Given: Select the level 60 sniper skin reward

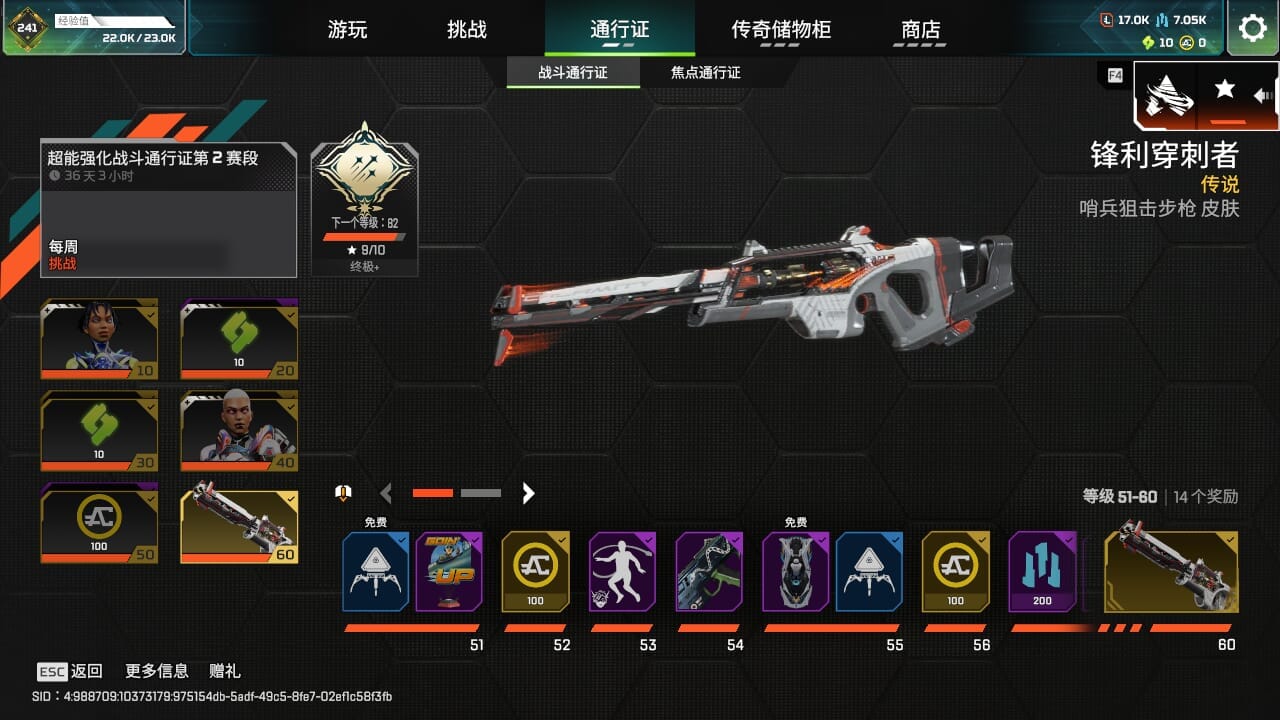Looking at the screenshot, I should click(1171, 571).
